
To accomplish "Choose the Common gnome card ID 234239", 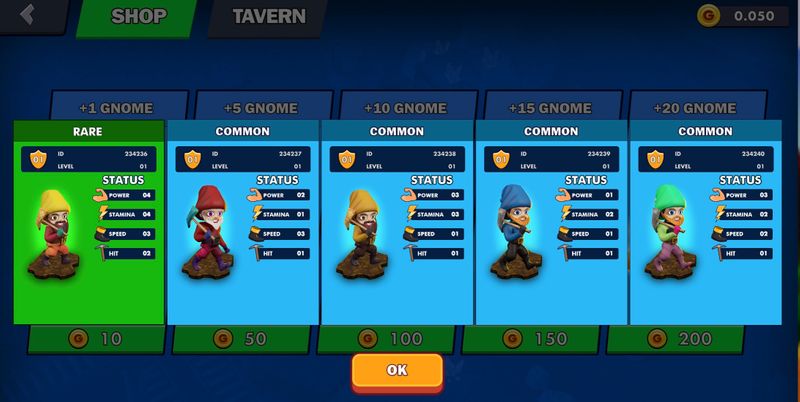I will (x=551, y=222).
